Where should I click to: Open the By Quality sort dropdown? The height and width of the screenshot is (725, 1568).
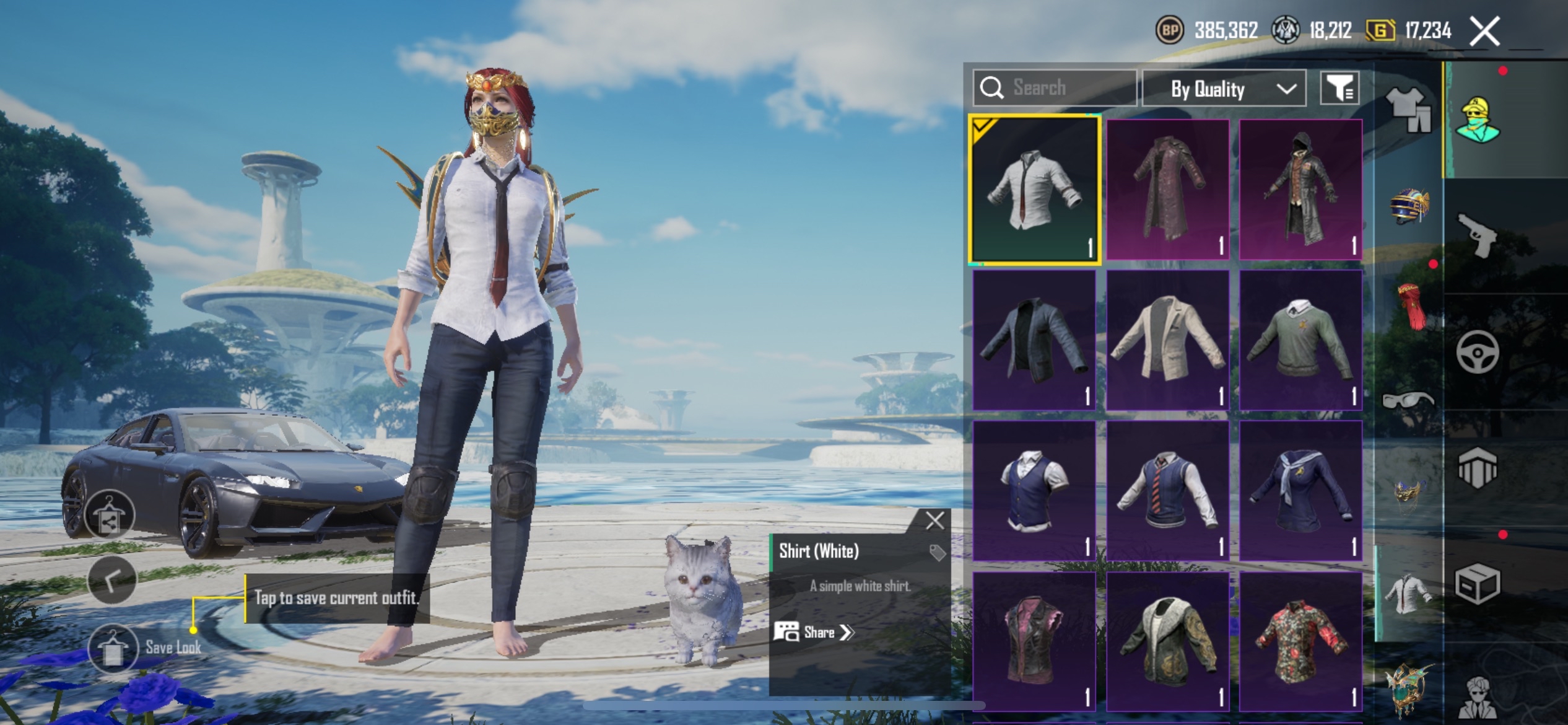pos(1224,89)
